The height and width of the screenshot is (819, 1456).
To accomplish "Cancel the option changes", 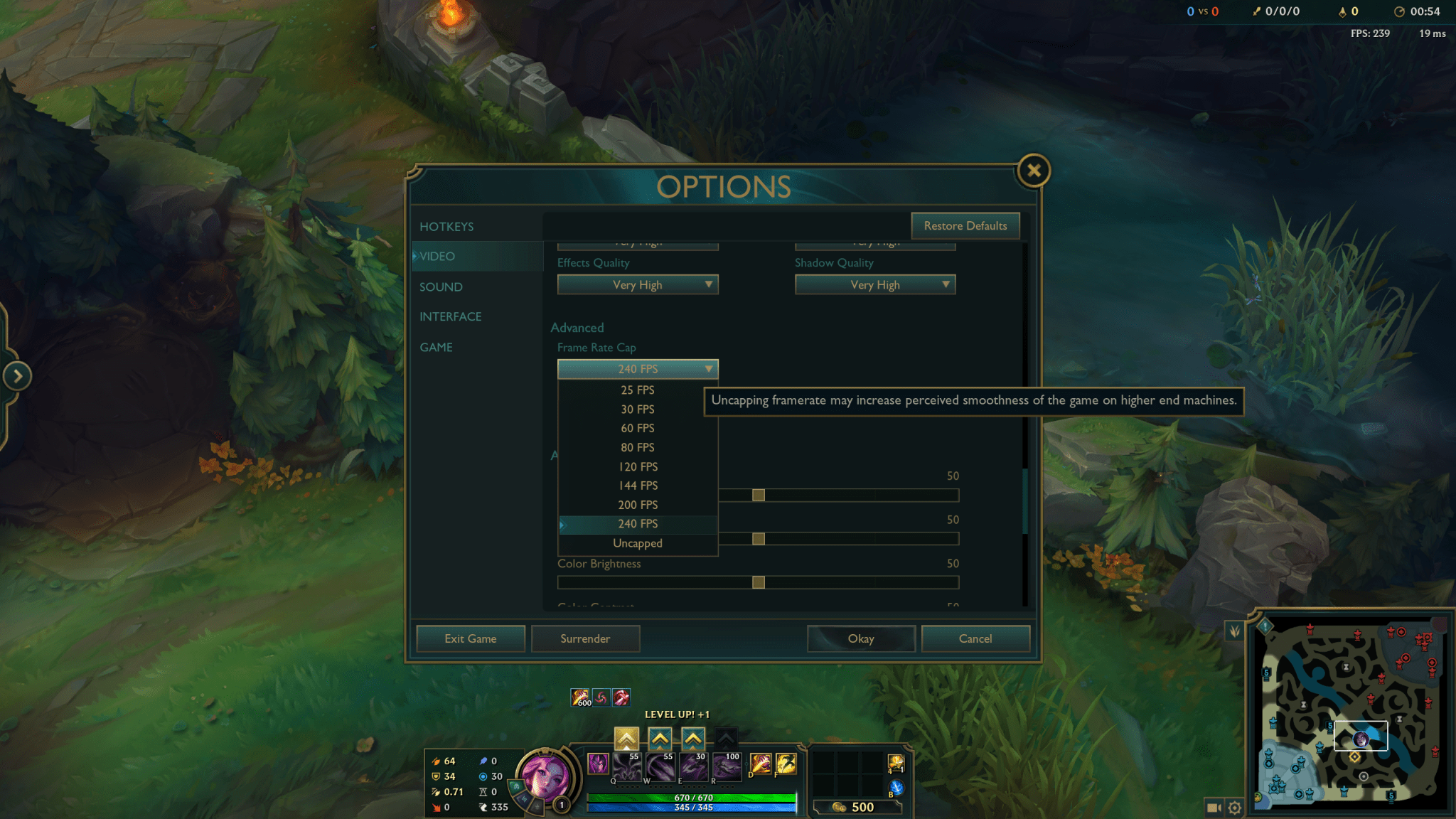I will 975,639.
